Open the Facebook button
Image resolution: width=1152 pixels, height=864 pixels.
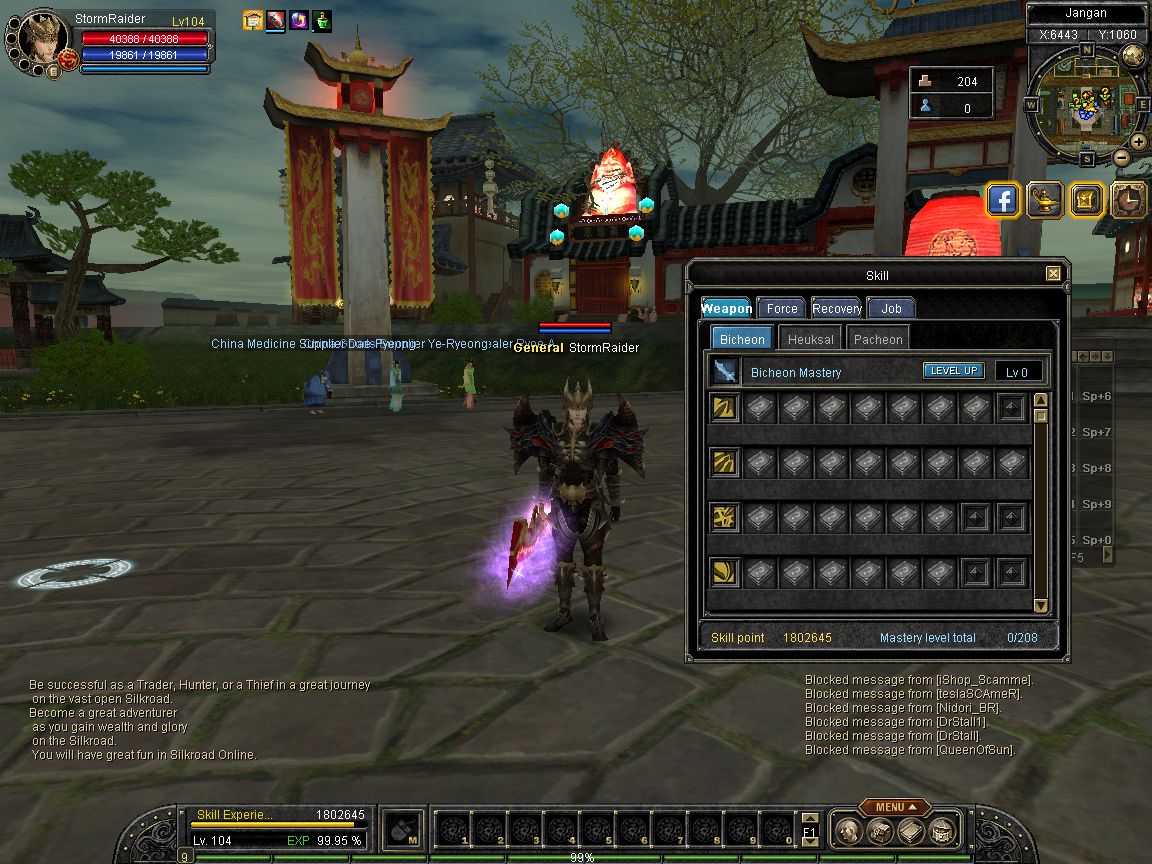tap(1003, 200)
